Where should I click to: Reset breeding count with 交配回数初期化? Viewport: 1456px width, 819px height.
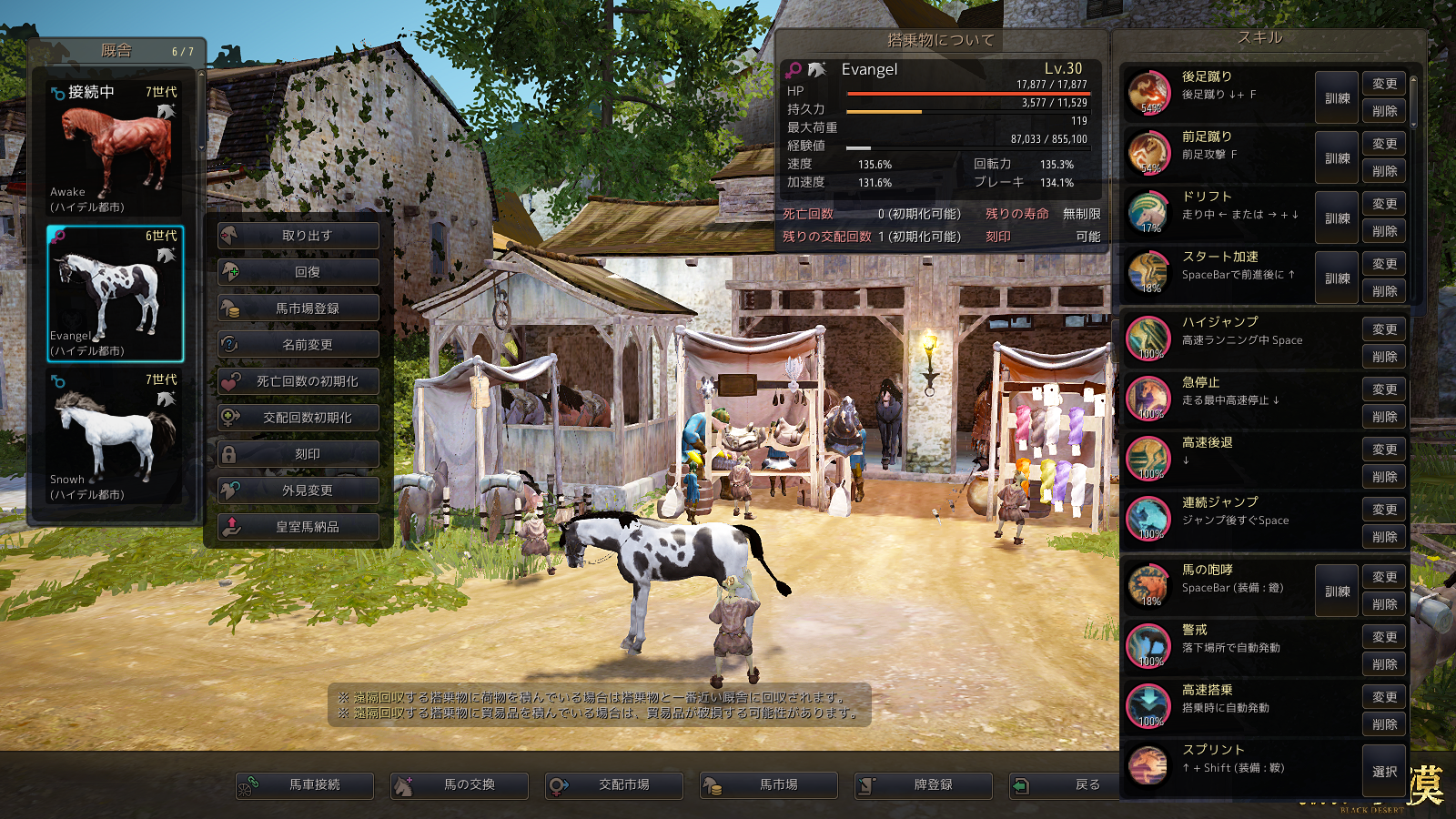point(298,418)
